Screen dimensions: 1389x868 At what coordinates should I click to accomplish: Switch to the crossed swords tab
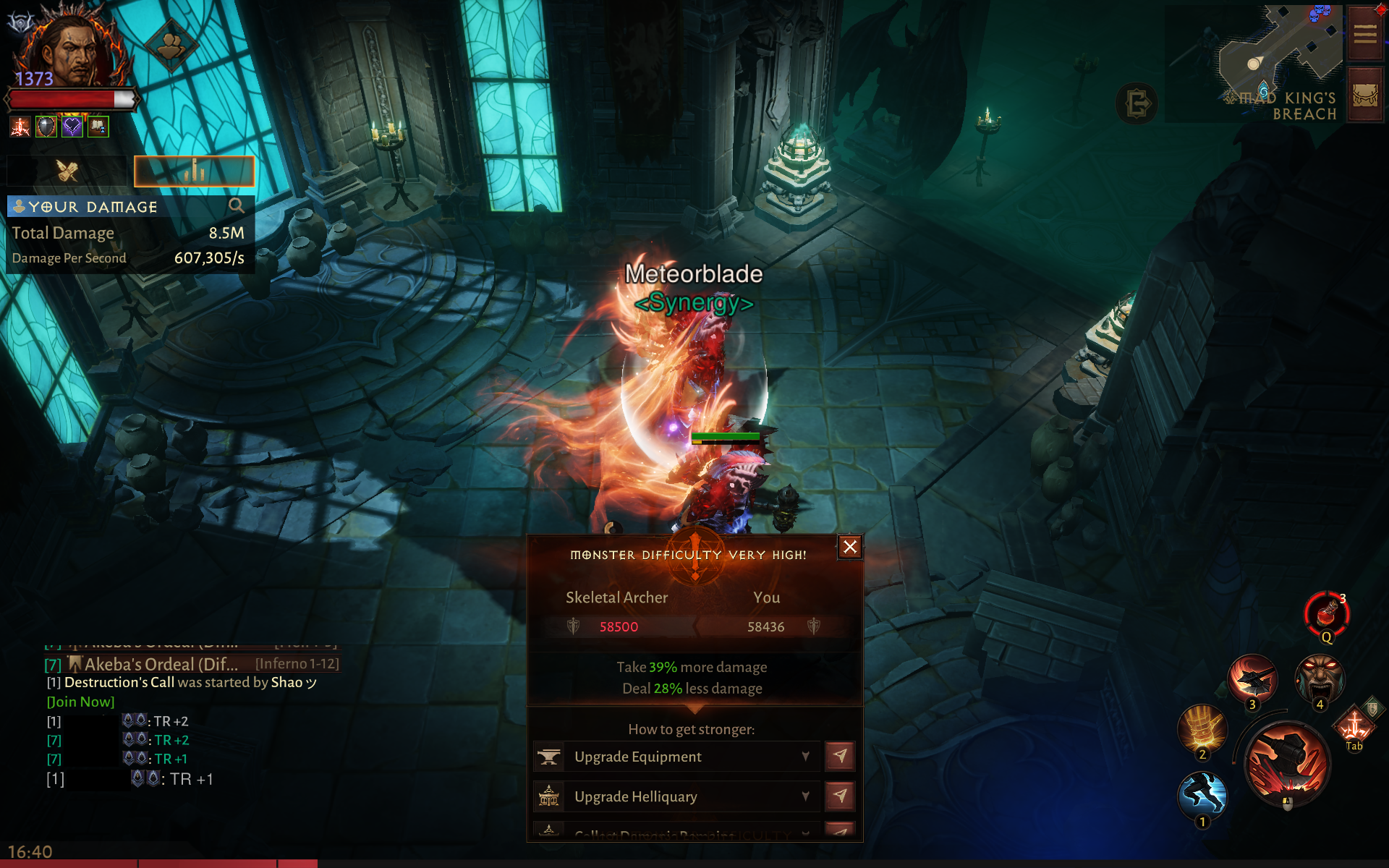(x=67, y=171)
